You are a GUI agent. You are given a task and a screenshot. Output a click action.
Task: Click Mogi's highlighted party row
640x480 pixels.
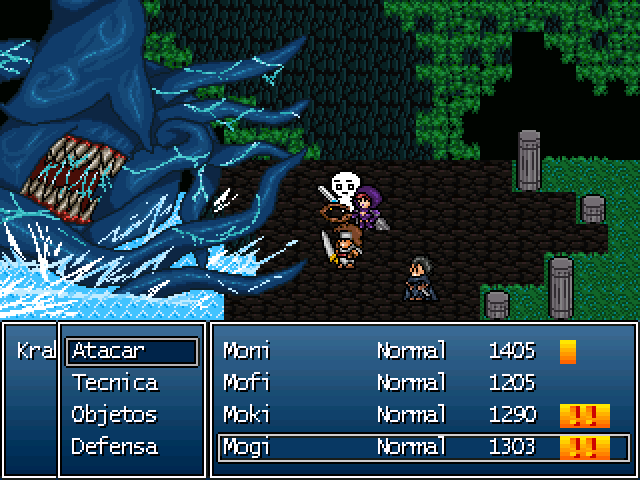(422, 447)
